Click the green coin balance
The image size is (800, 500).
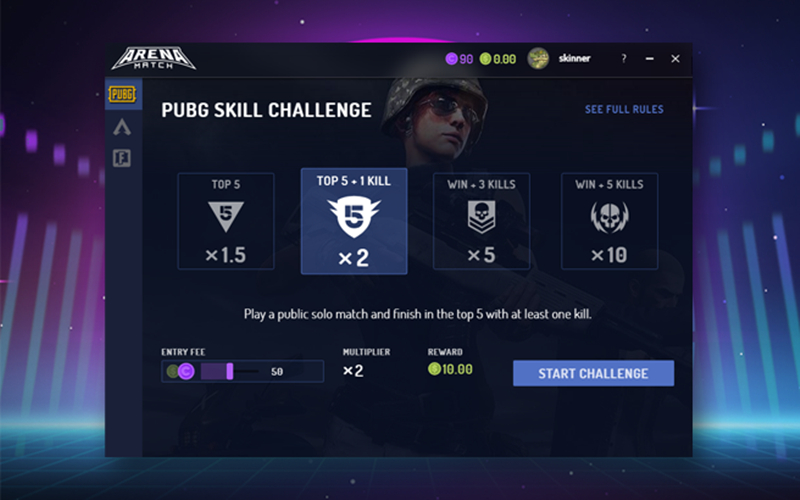click(498, 59)
